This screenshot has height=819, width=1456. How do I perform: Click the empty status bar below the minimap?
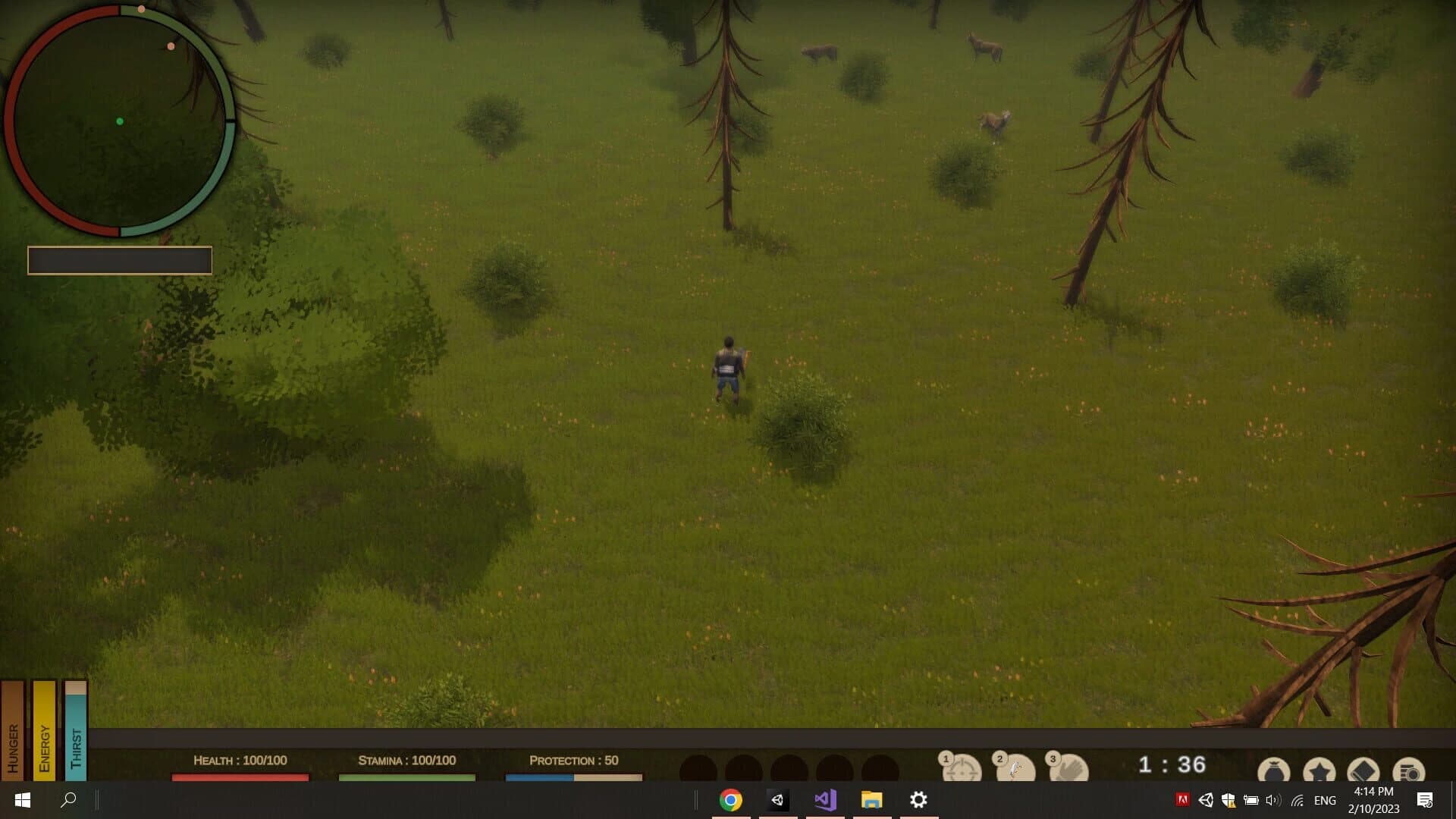click(x=120, y=260)
